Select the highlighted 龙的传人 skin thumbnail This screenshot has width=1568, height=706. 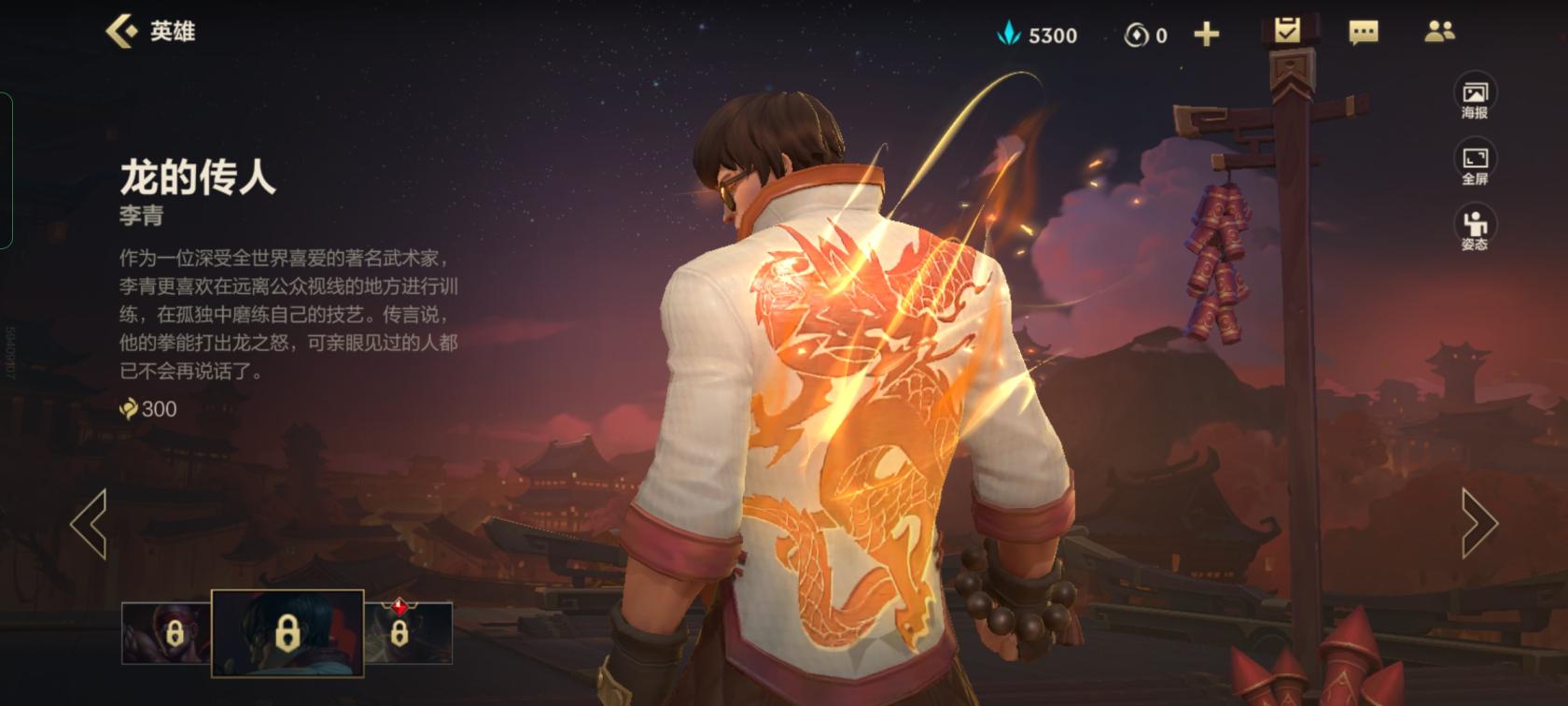(x=287, y=633)
